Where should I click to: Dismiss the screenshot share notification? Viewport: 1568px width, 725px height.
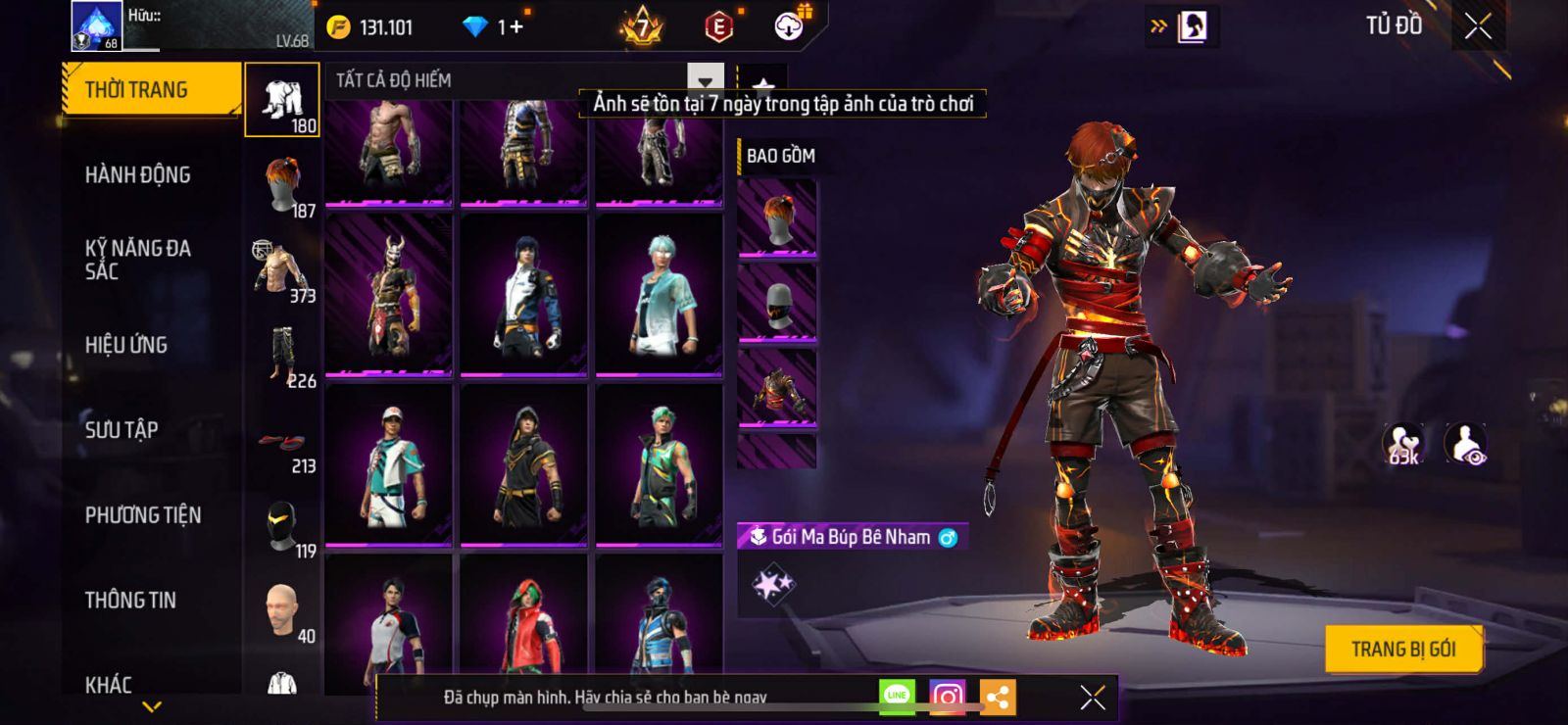coord(1092,697)
